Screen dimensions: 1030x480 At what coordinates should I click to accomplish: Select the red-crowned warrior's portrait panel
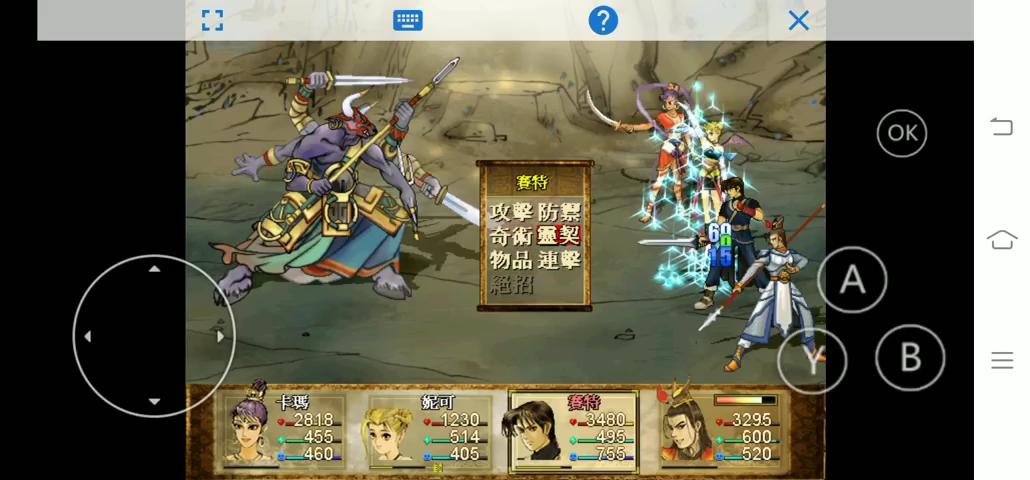click(x=683, y=430)
